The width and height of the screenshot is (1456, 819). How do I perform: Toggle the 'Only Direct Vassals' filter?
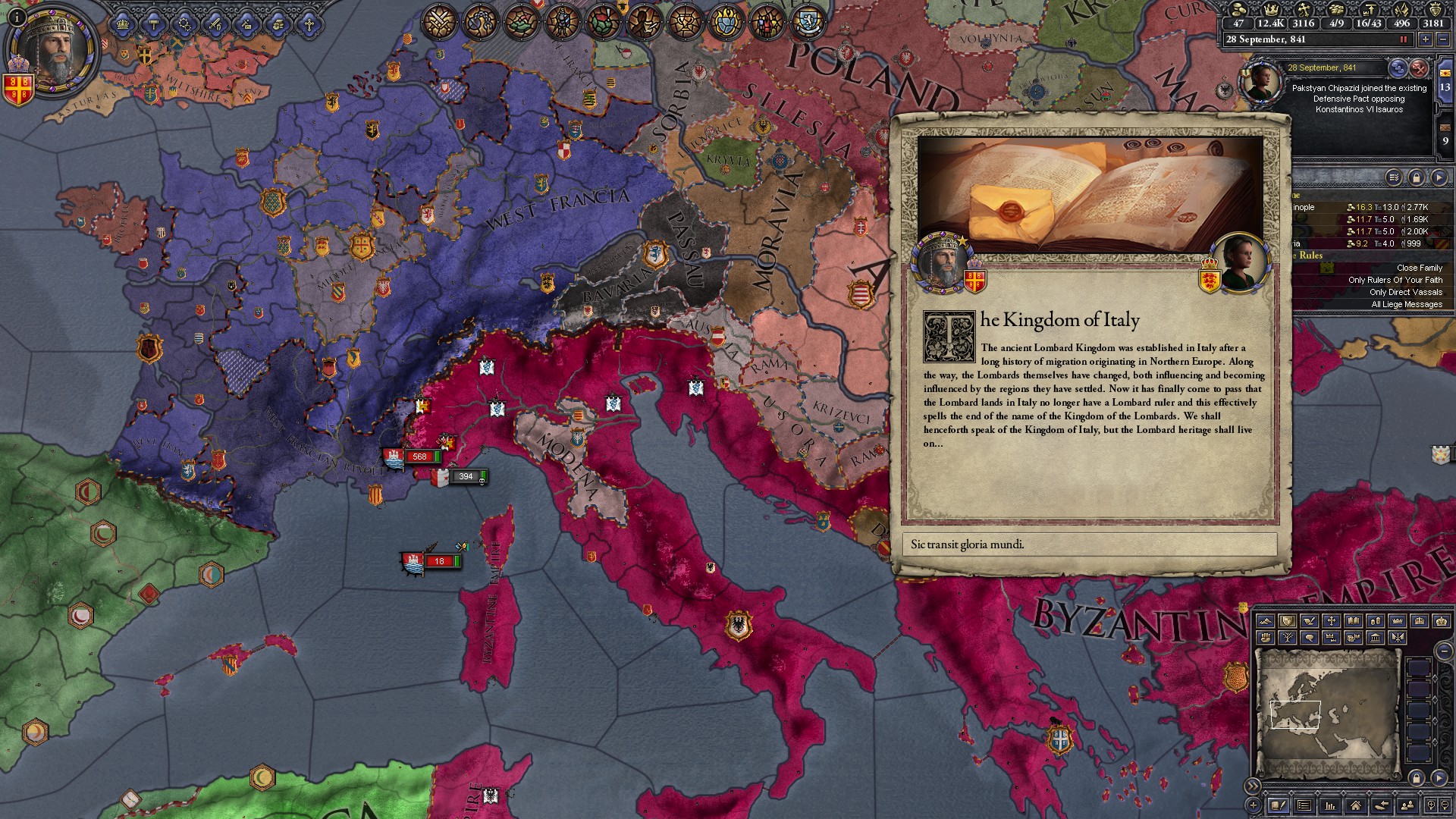pos(1405,292)
